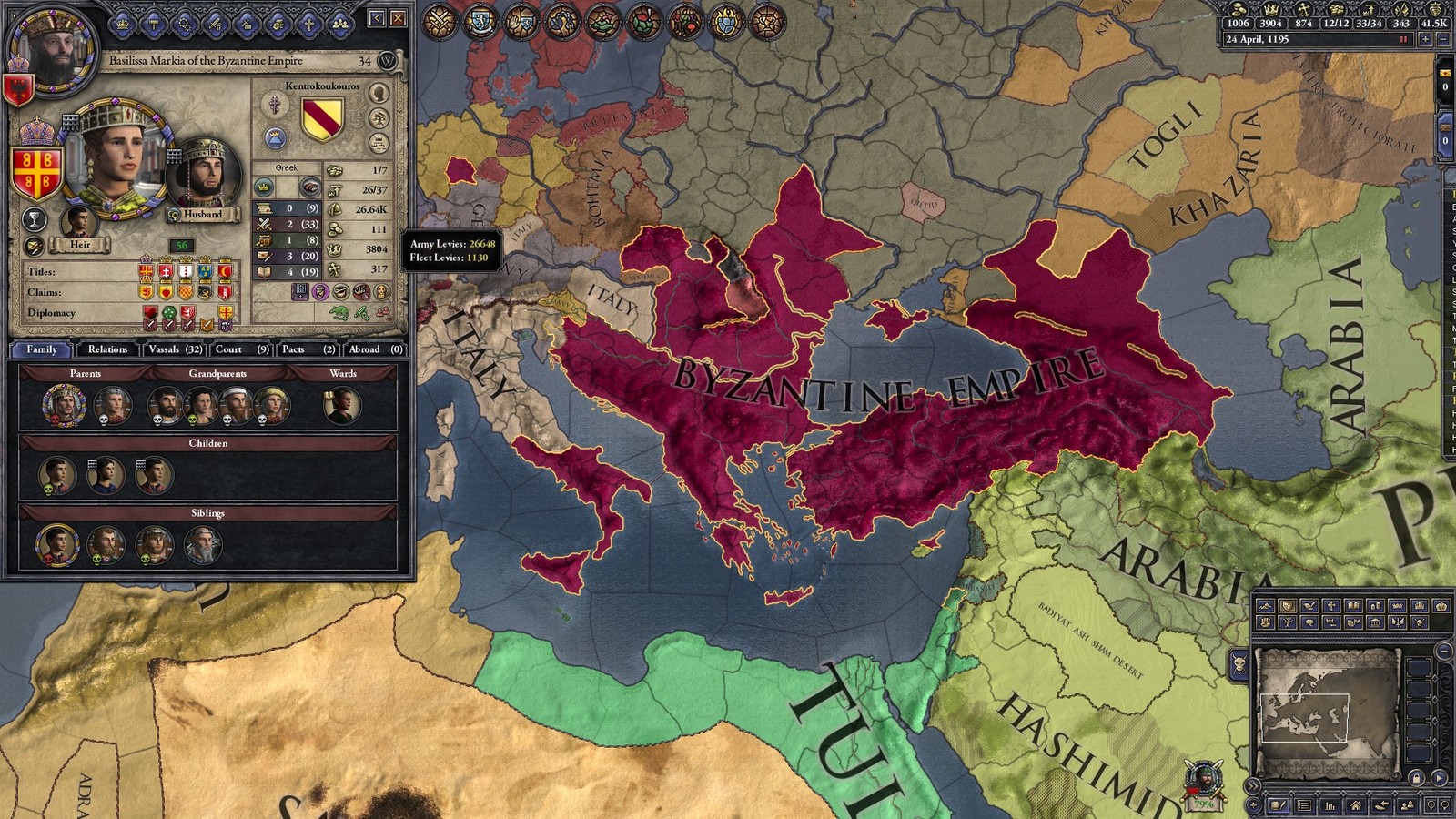Click the home button below minimap
The image size is (1456, 819).
1356,805
